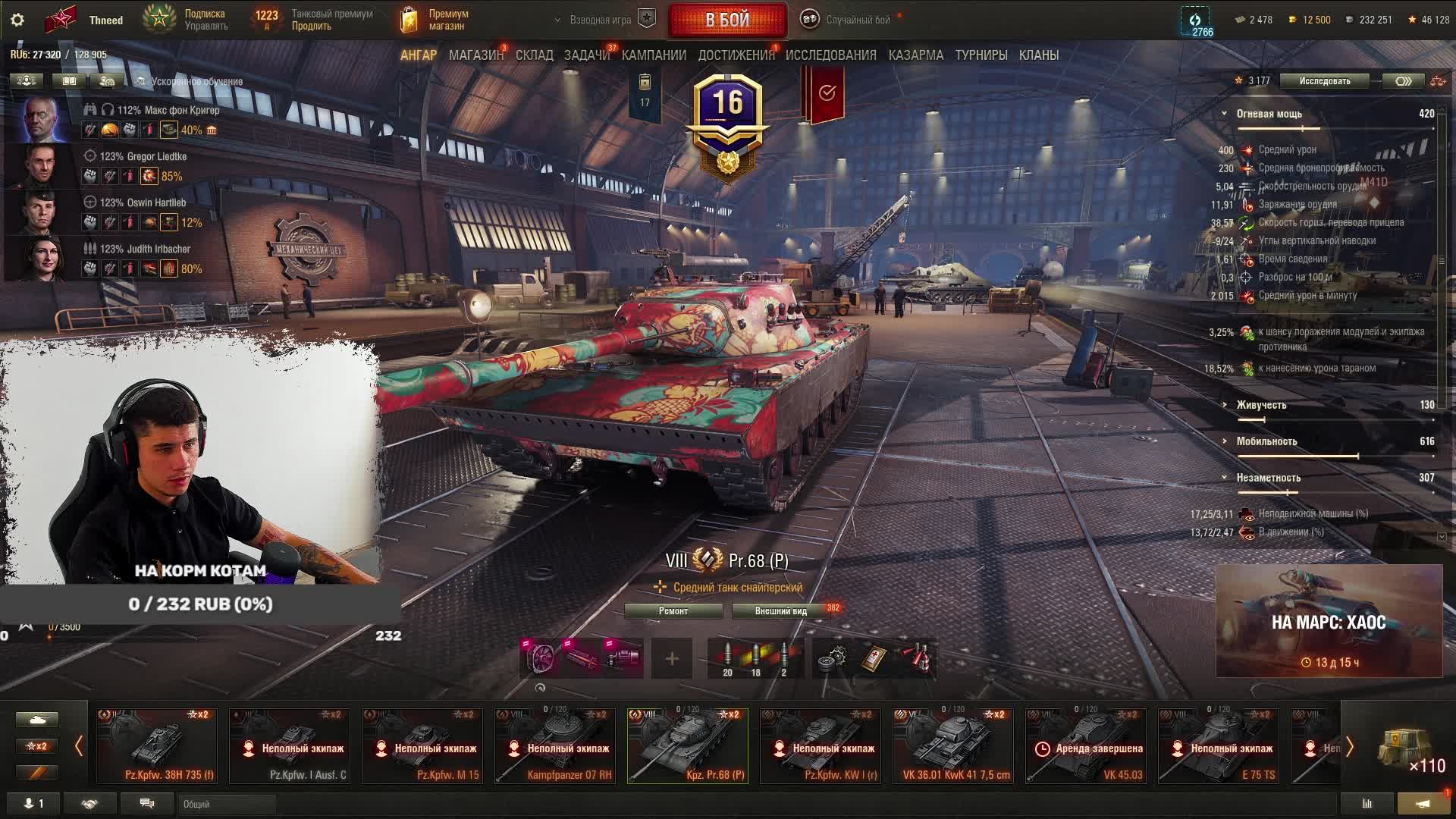Switch to the МАГАЗИН tab

point(475,55)
